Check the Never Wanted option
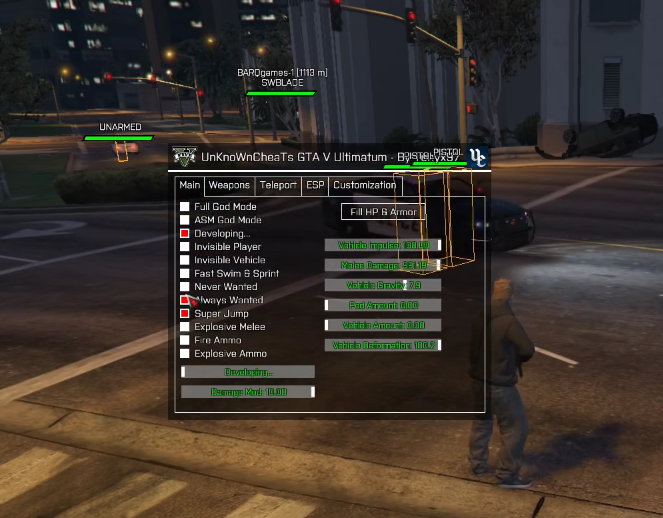 tap(185, 287)
